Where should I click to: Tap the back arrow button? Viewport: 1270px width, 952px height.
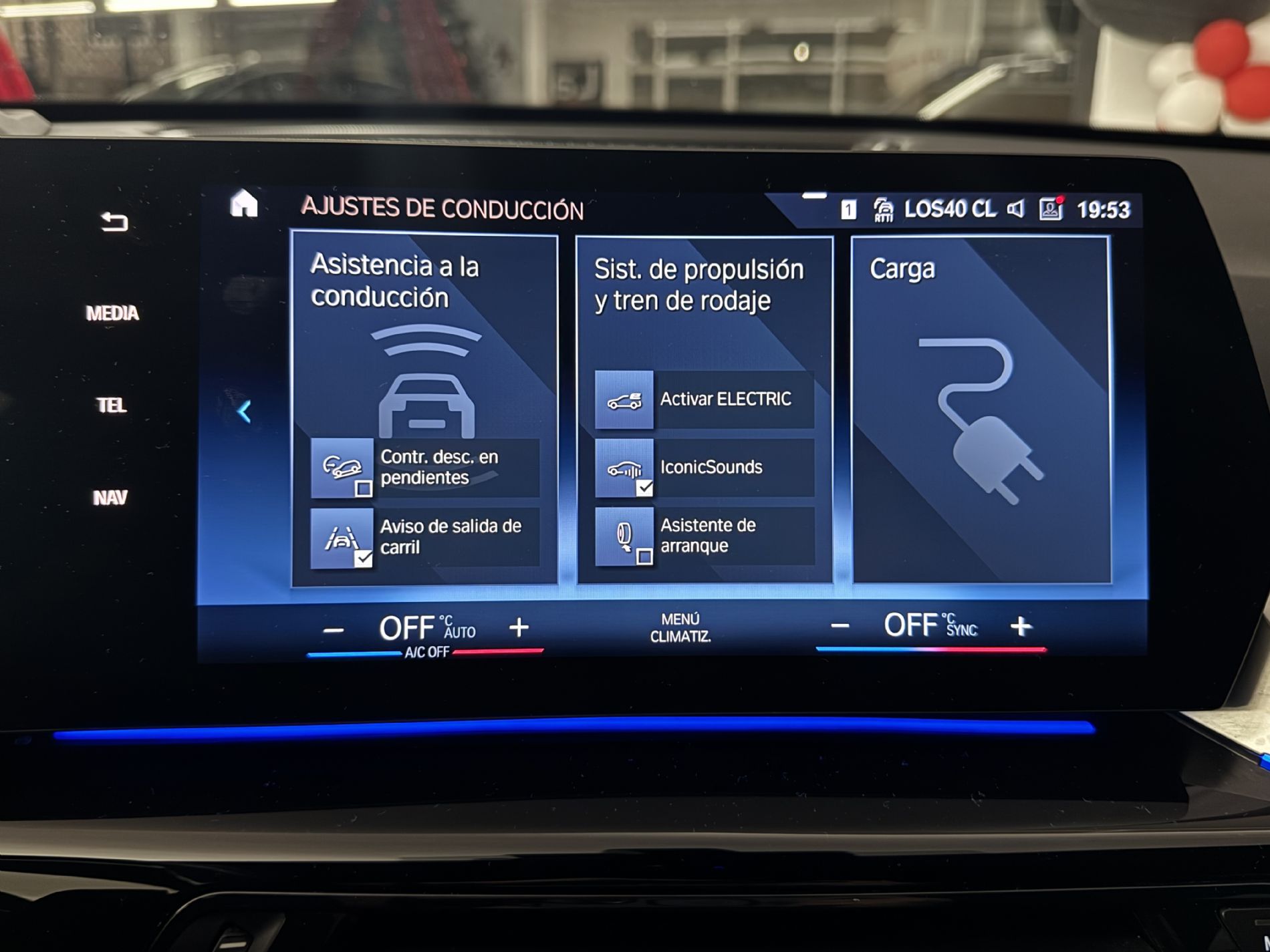pos(114,222)
